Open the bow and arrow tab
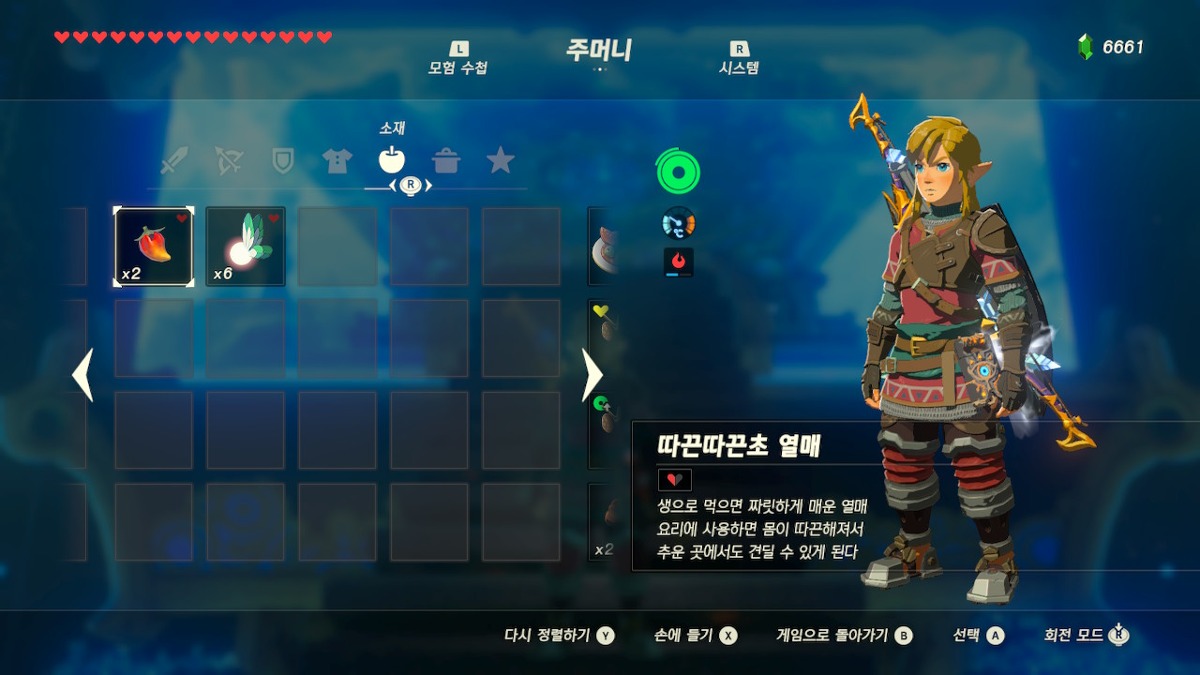 click(x=229, y=161)
